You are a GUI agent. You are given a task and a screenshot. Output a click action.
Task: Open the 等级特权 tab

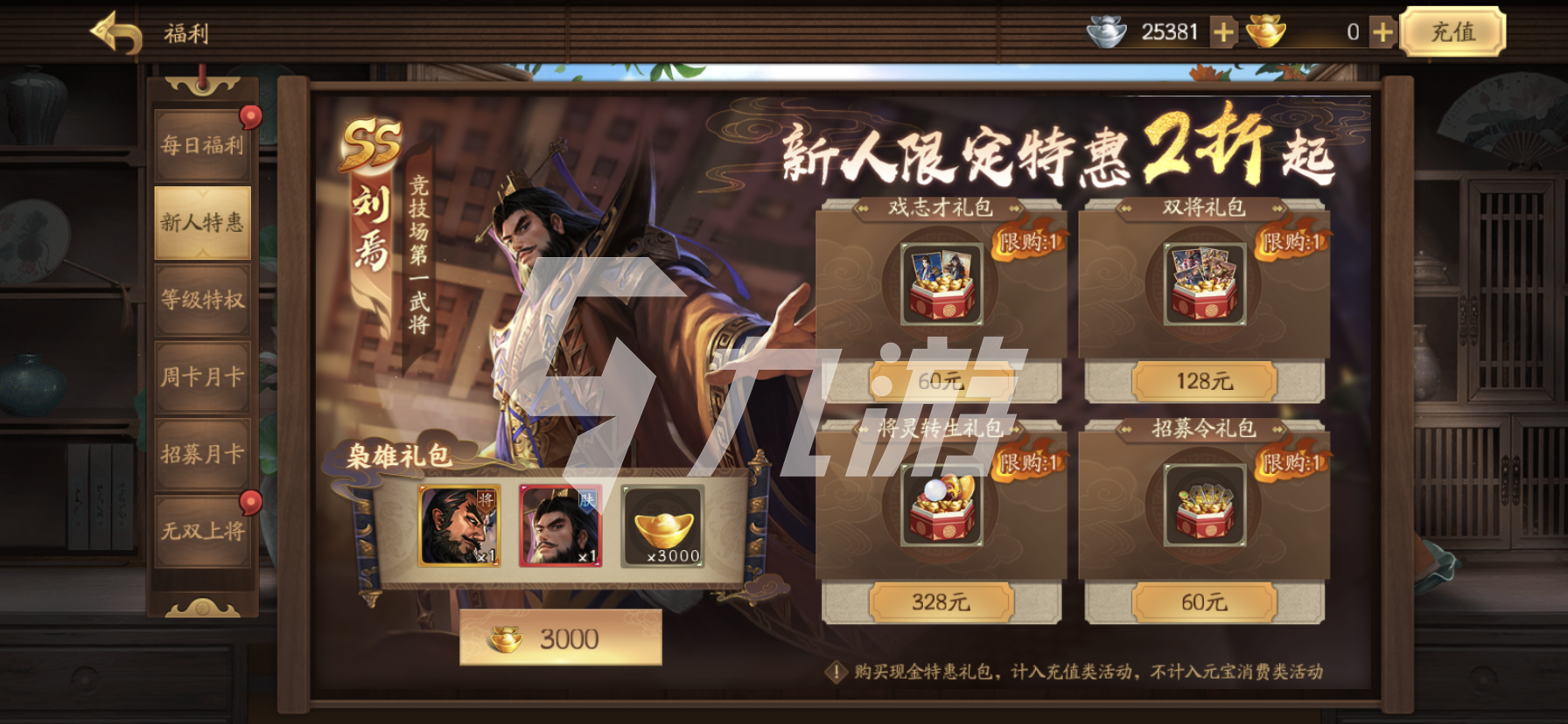pyautogui.click(x=202, y=299)
